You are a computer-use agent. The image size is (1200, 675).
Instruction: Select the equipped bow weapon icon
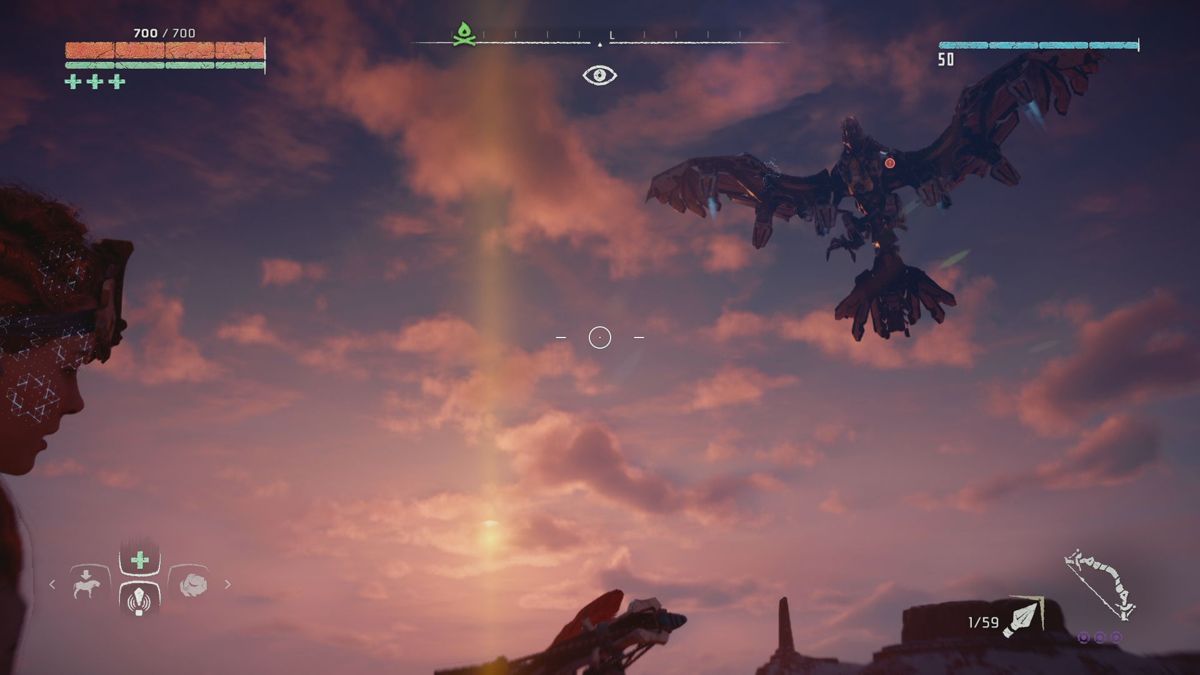click(x=1098, y=584)
